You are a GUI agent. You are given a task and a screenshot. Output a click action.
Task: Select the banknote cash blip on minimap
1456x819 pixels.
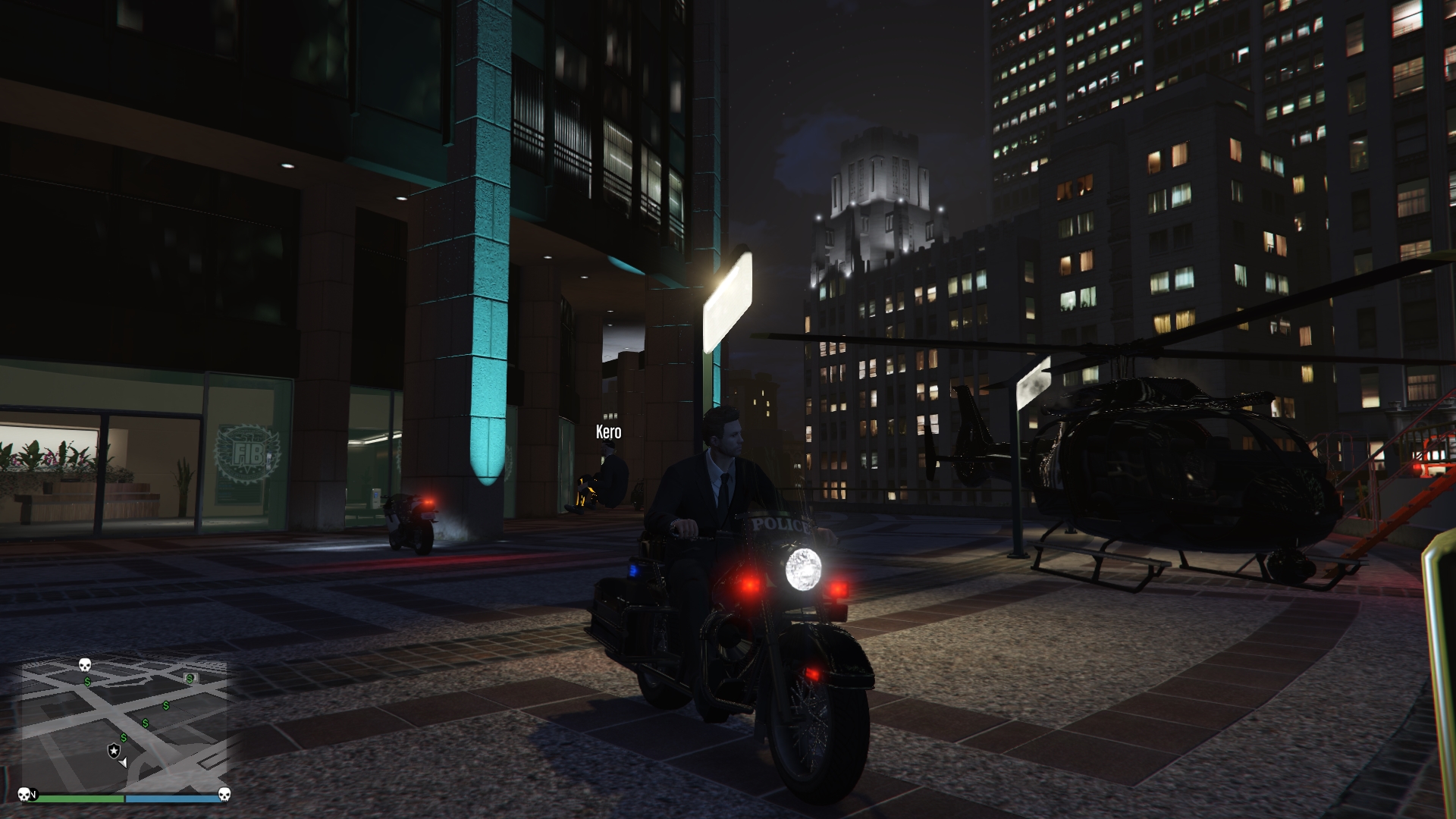190,678
